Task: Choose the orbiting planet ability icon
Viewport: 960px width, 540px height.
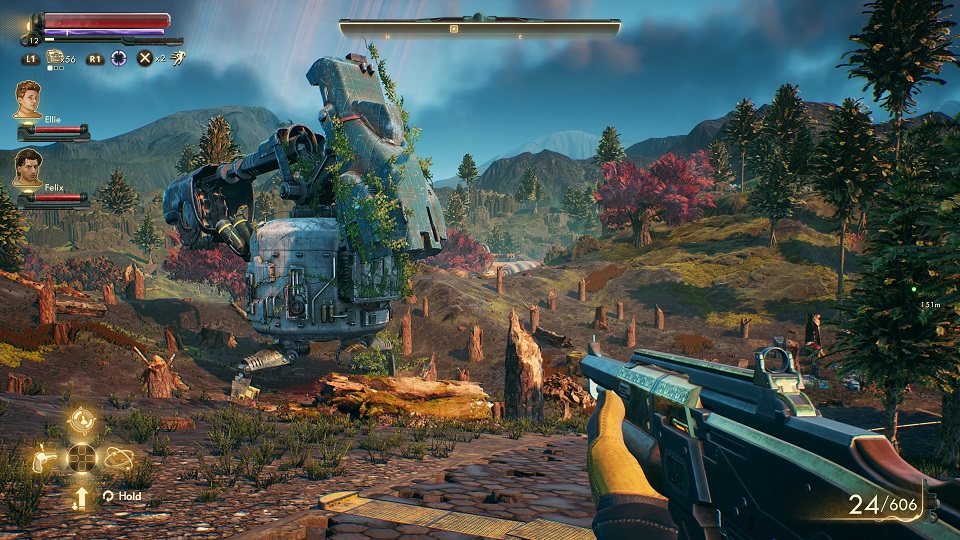Action: pyautogui.click(x=118, y=459)
